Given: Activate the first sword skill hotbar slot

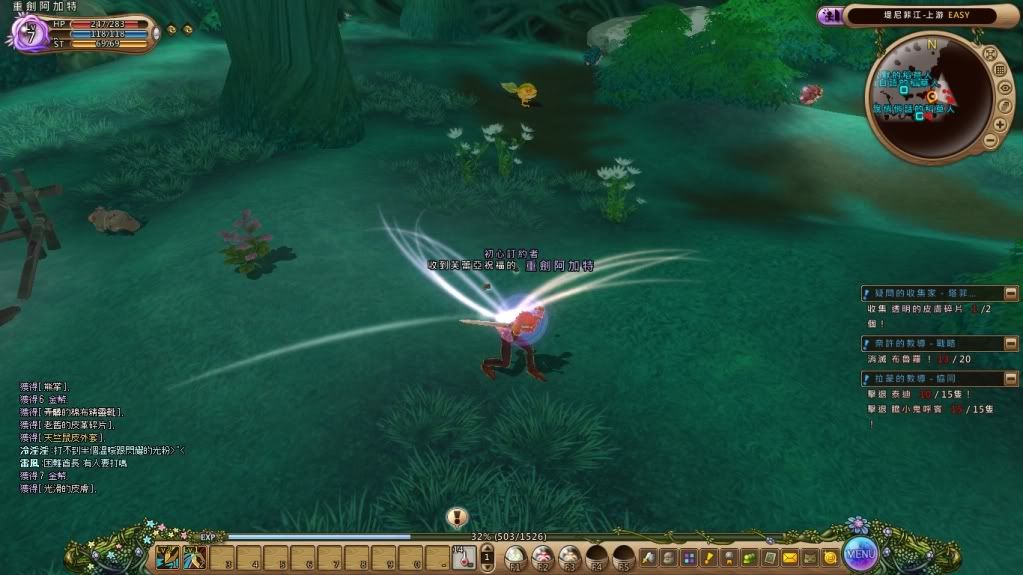Looking at the screenshot, I should [x=168, y=557].
